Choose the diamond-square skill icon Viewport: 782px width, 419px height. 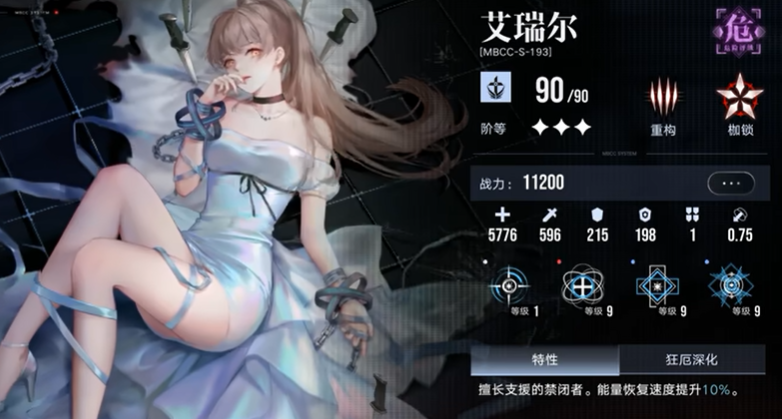point(656,285)
